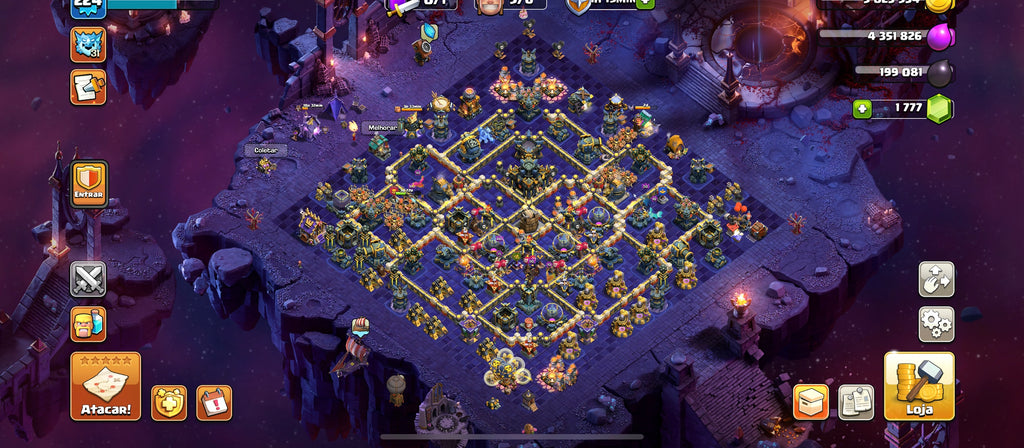Tap the Atacar! attack button
The height and width of the screenshot is (448, 1024).
point(105,385)
